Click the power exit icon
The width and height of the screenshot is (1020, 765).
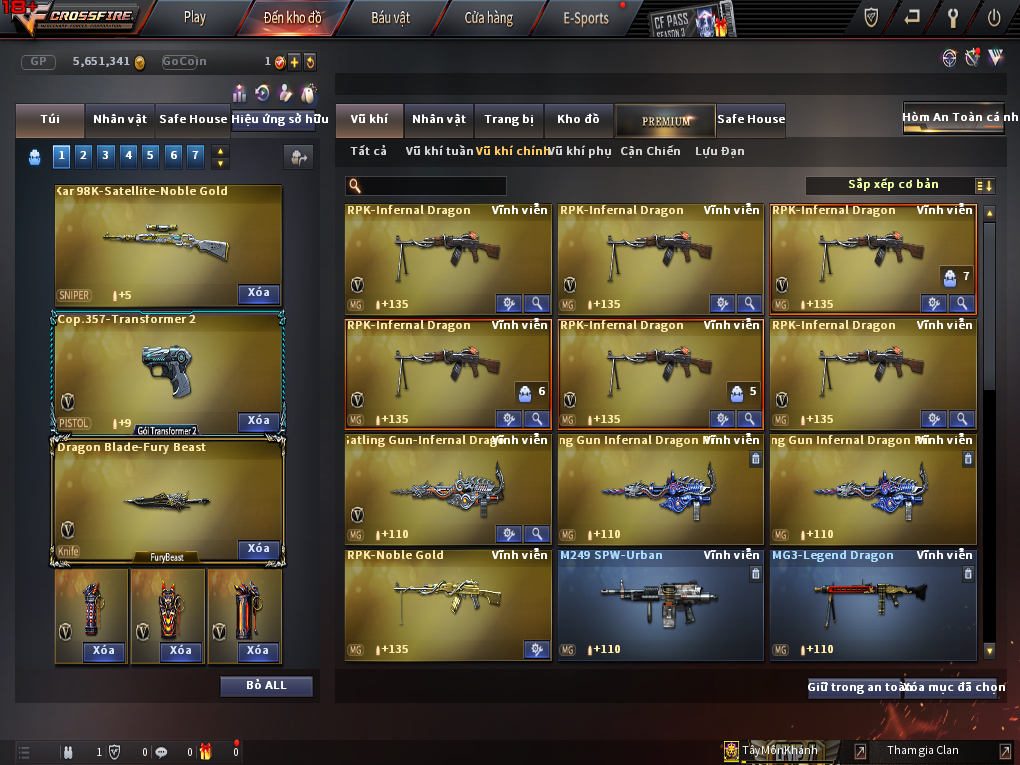(994, 17)
